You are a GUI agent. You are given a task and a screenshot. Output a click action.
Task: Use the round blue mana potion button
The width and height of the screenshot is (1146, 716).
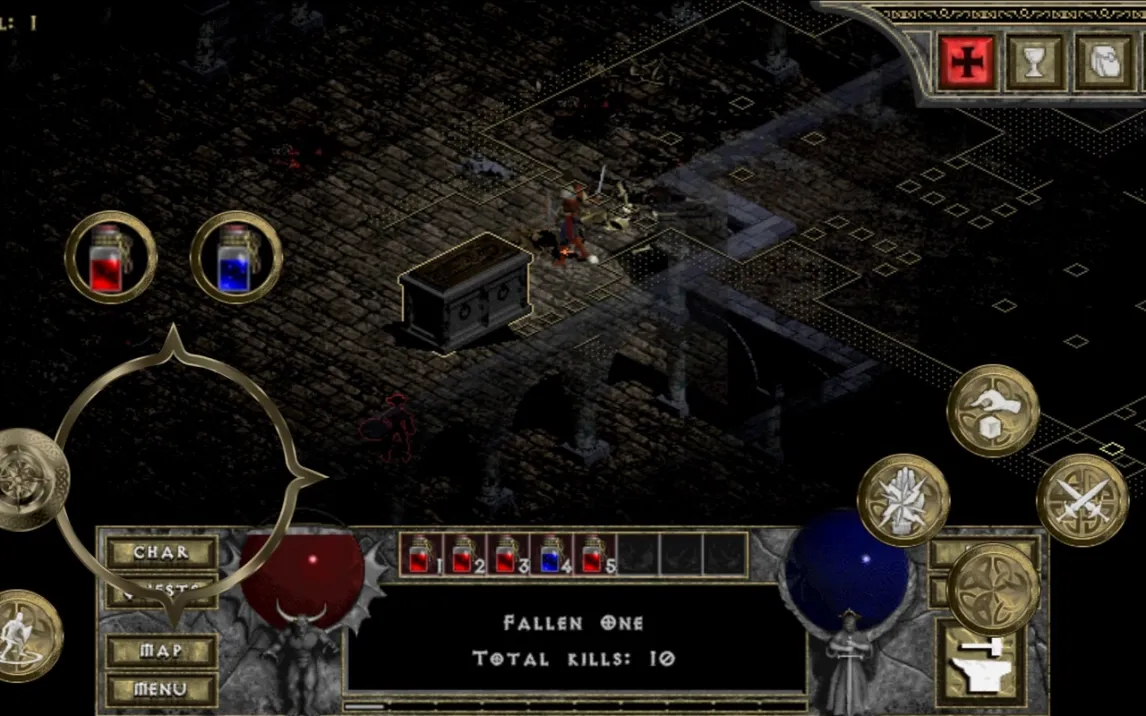pyautogui.click(x=236, y=257)
